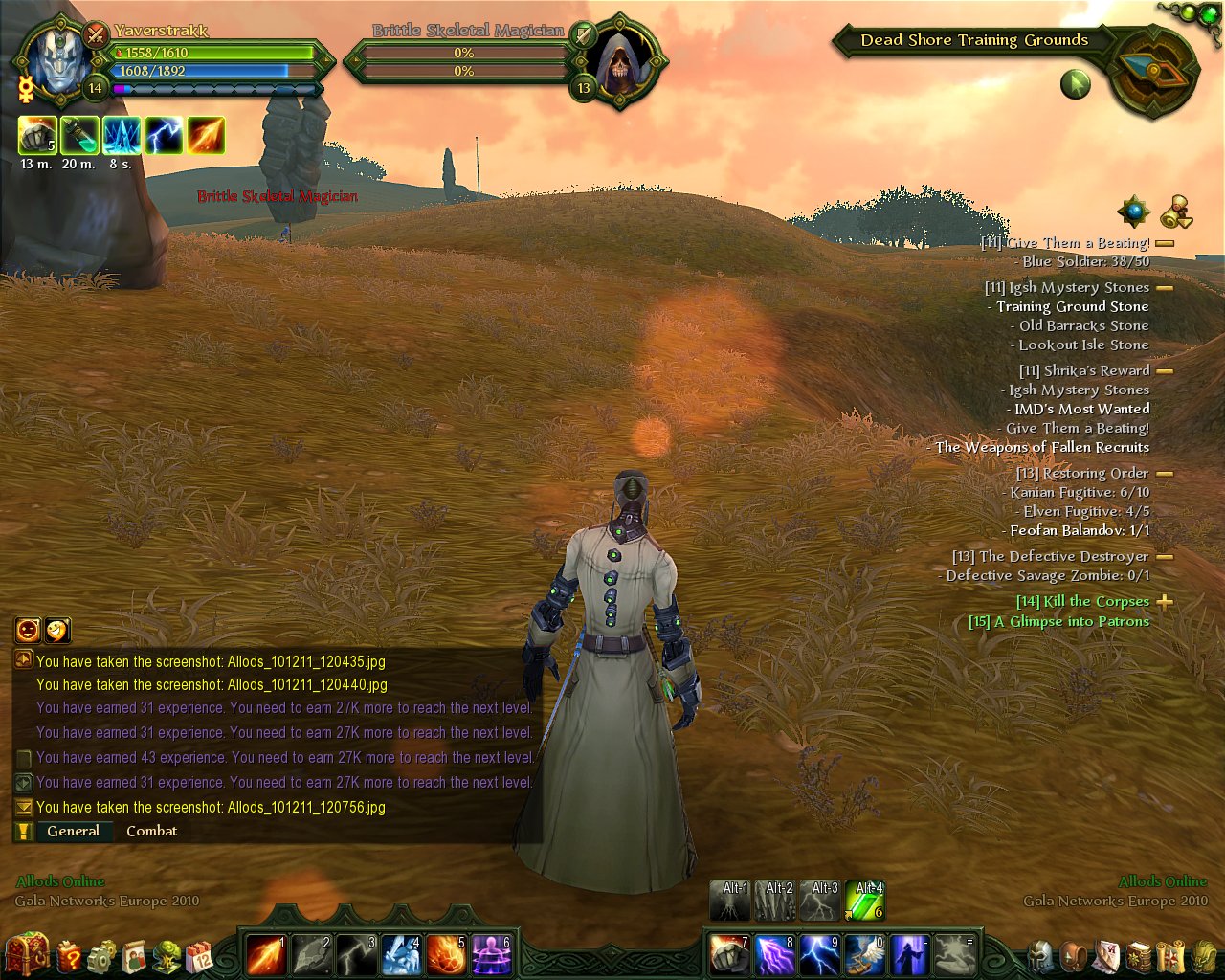Expand the Kill the Corpses quest entry
Image resolution: width=1225 pixels, height=980 pixels.
tap(1165, 602)
